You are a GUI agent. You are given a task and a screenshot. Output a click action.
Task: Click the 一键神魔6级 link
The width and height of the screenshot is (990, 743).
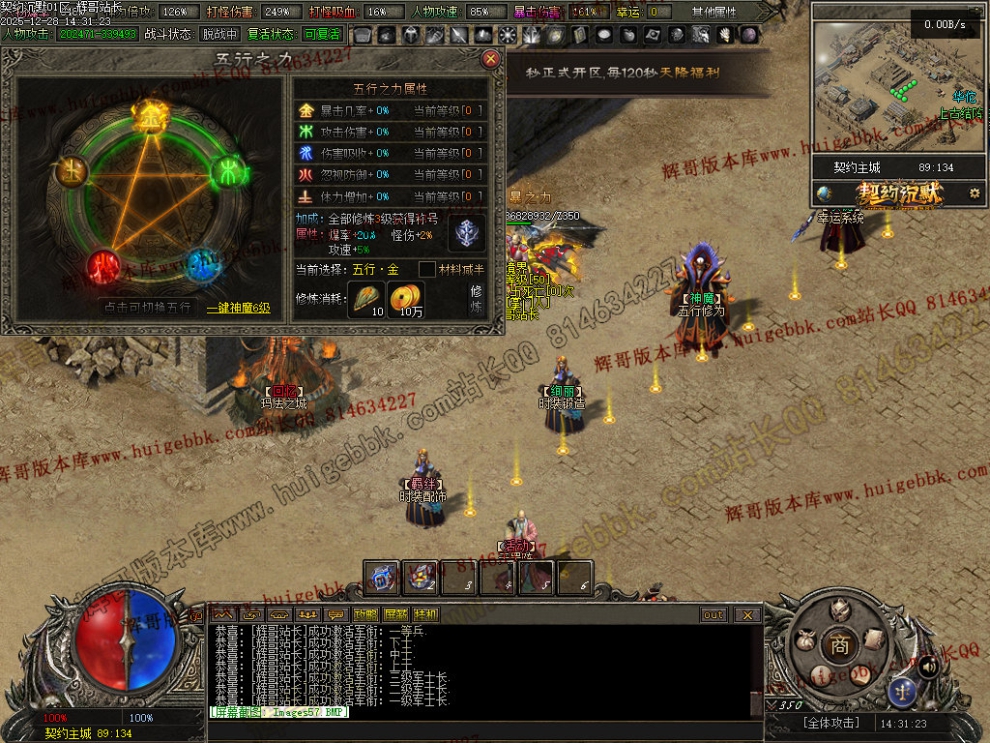click(238, 308)
